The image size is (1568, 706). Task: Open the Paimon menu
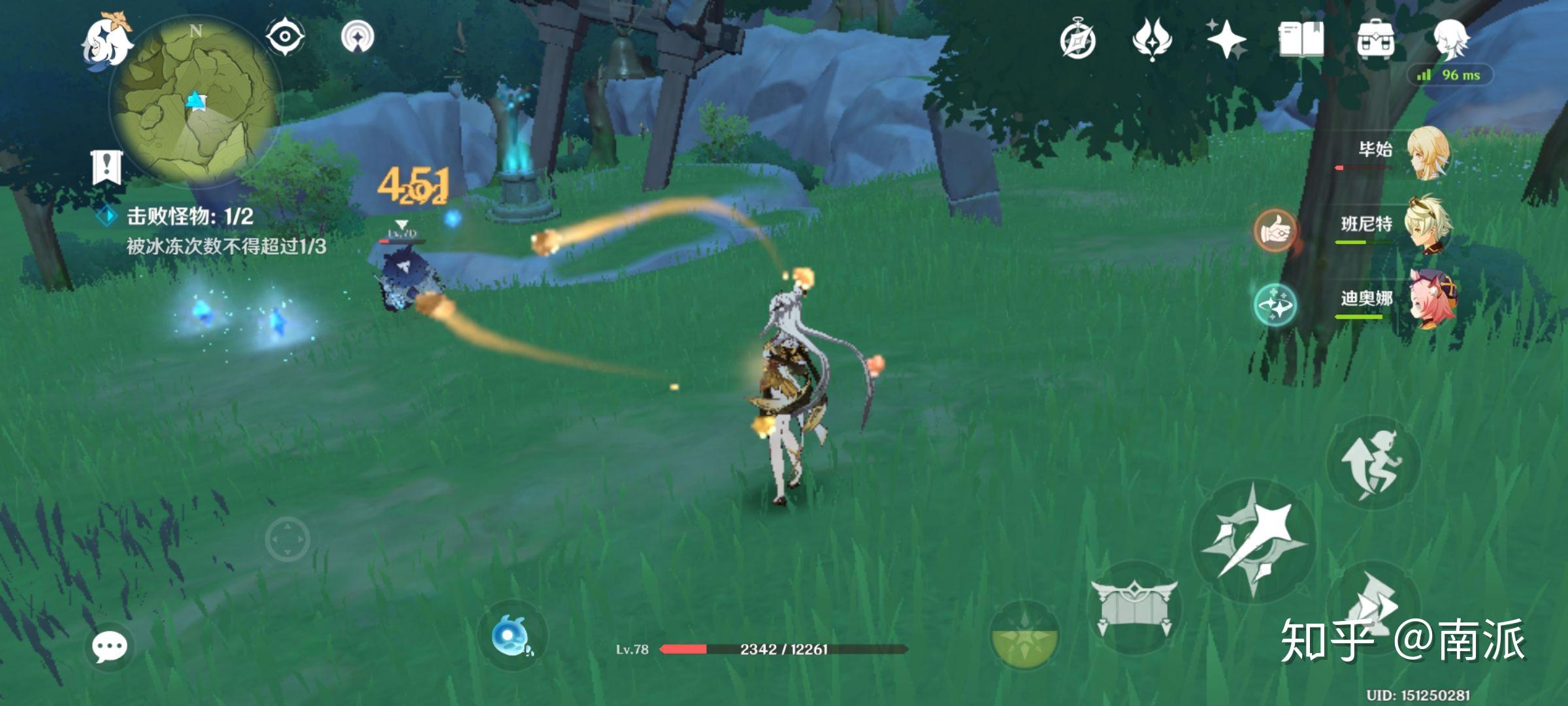point(106,41)
